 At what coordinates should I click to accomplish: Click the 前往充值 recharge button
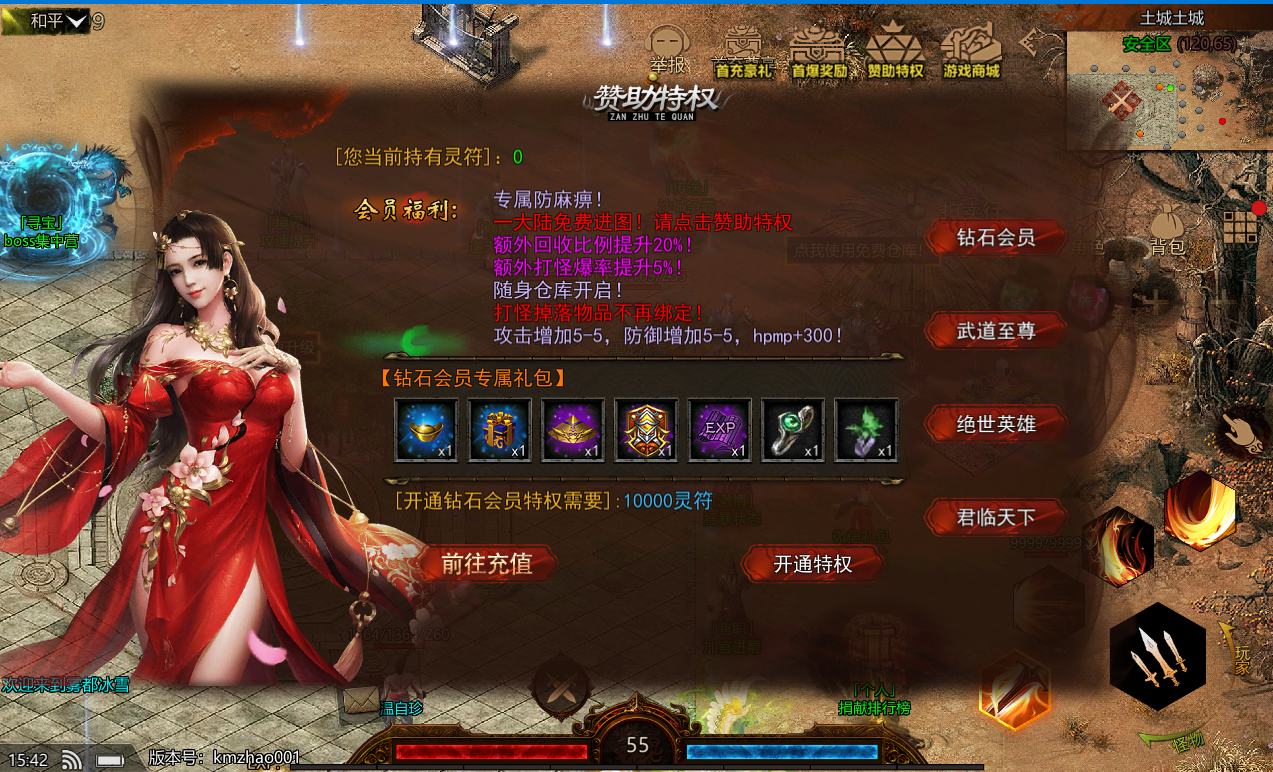(486, 563)
